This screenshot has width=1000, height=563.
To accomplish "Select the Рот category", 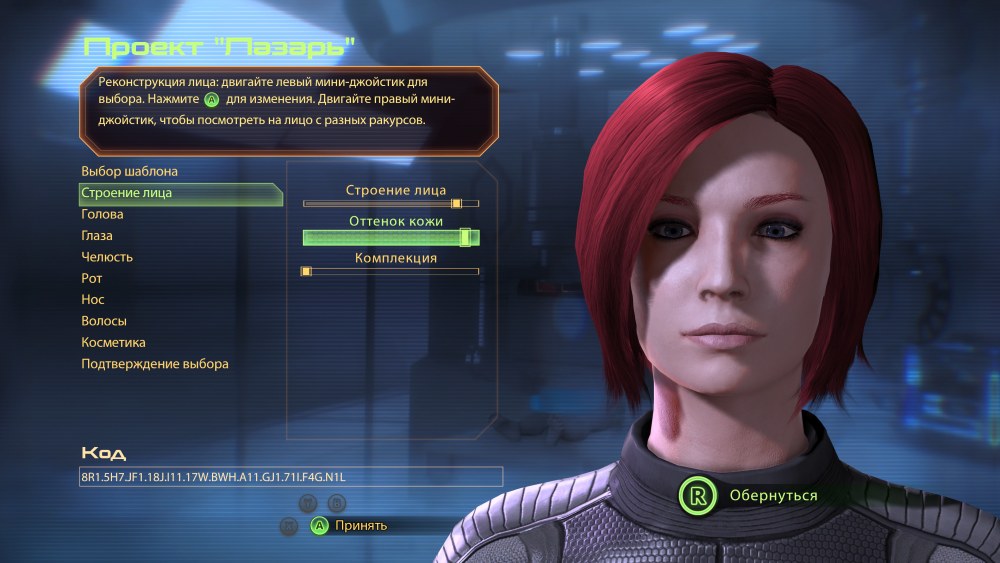I will point(92,279).
